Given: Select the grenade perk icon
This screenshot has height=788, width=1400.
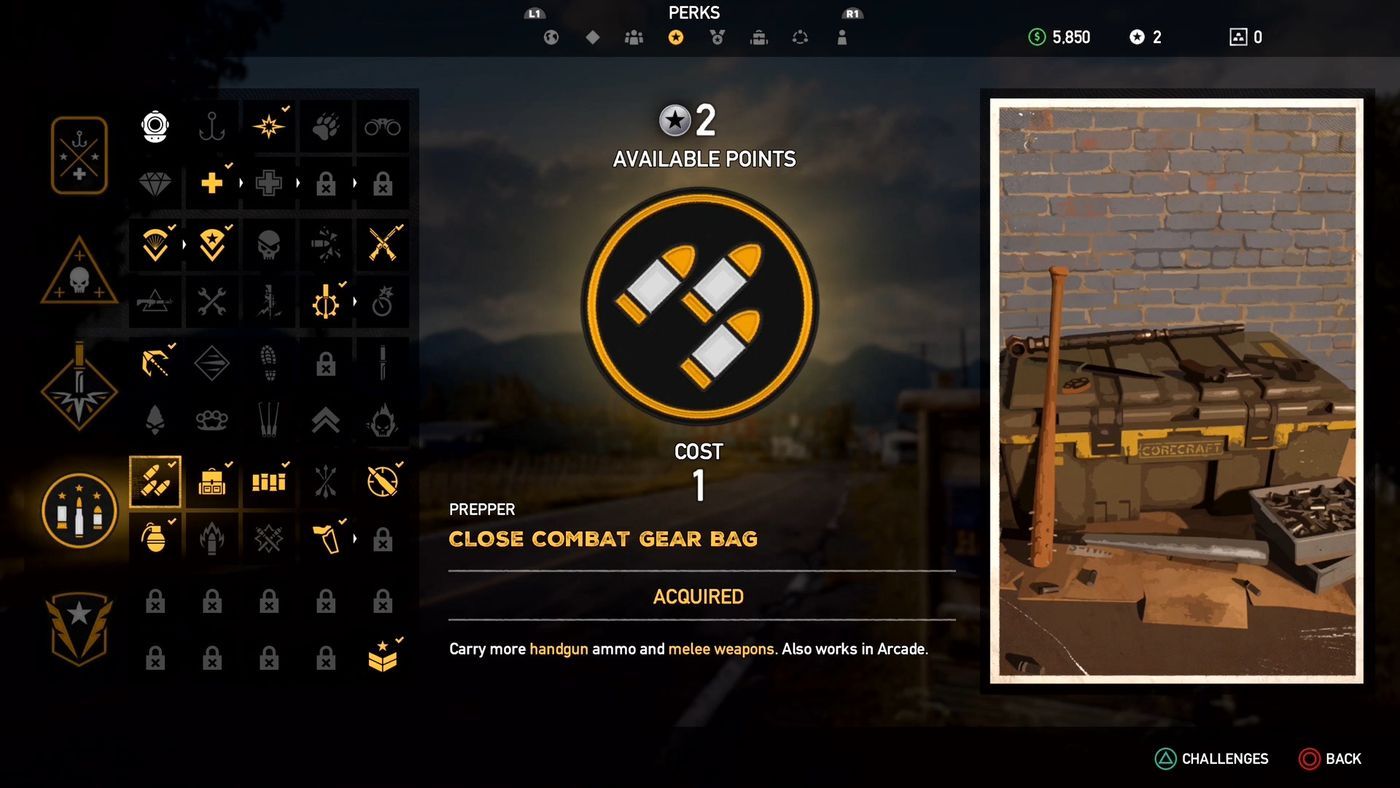Looking at the screenshot, I should 155,538.
